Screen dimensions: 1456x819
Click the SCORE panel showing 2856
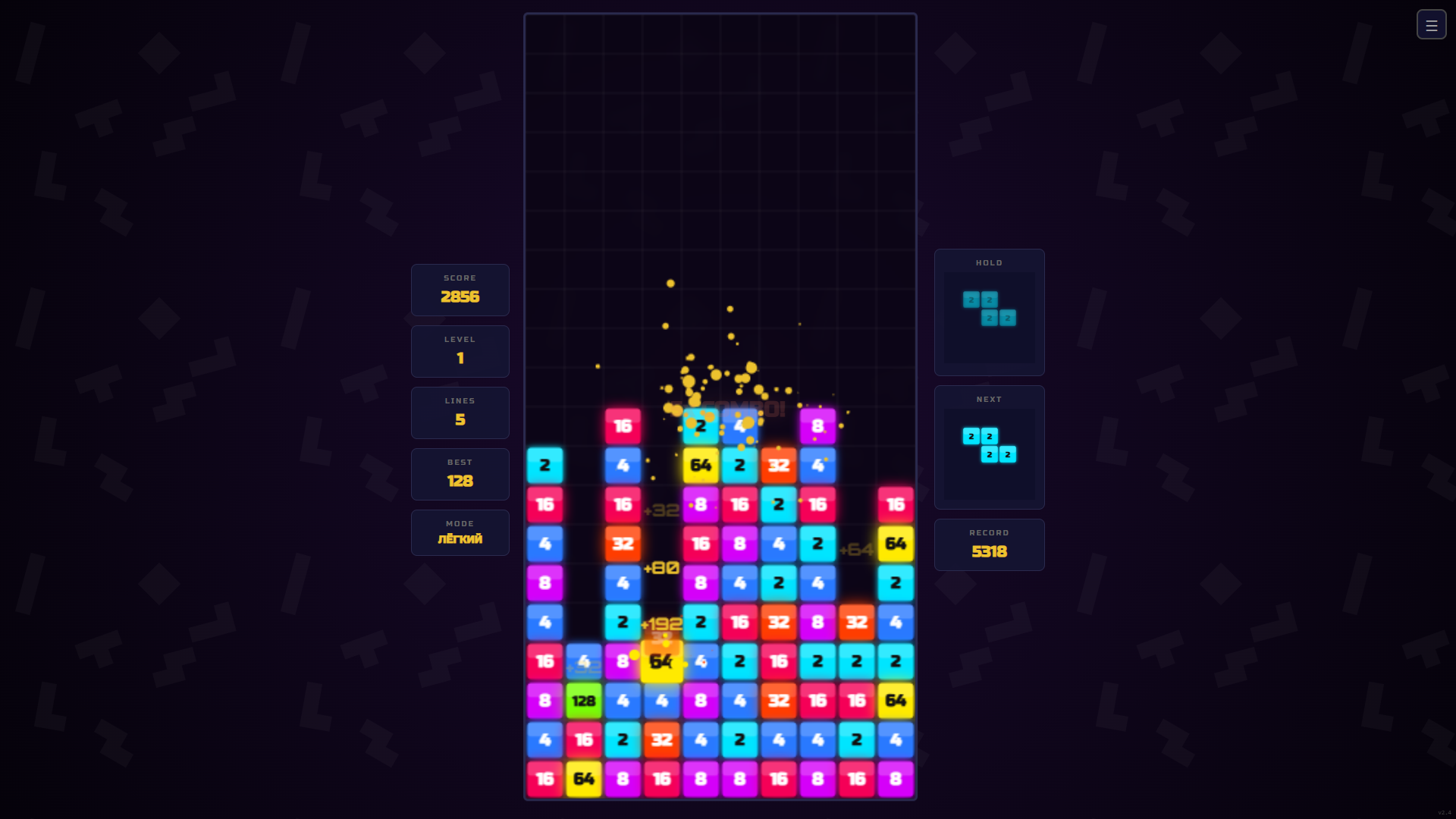click(x=460, y=290)
